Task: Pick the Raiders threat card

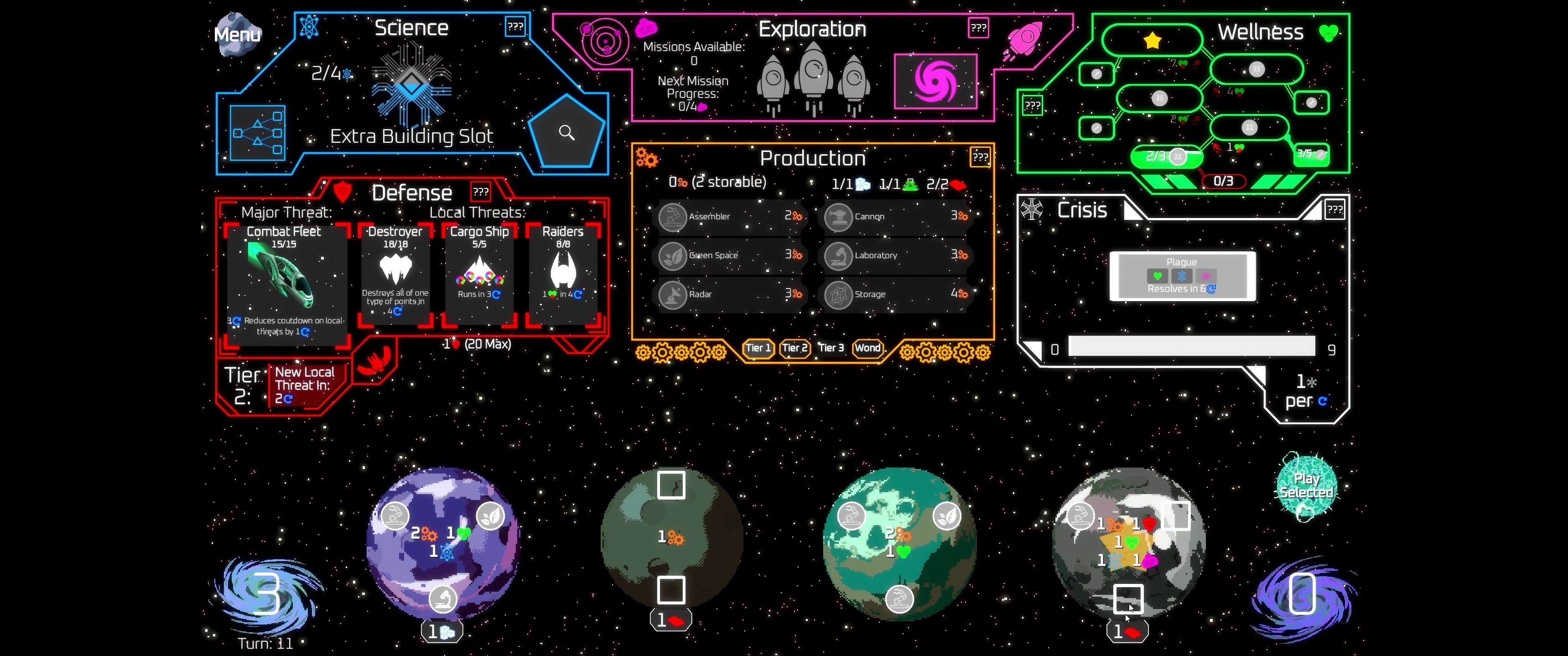Action: point(562,274)
